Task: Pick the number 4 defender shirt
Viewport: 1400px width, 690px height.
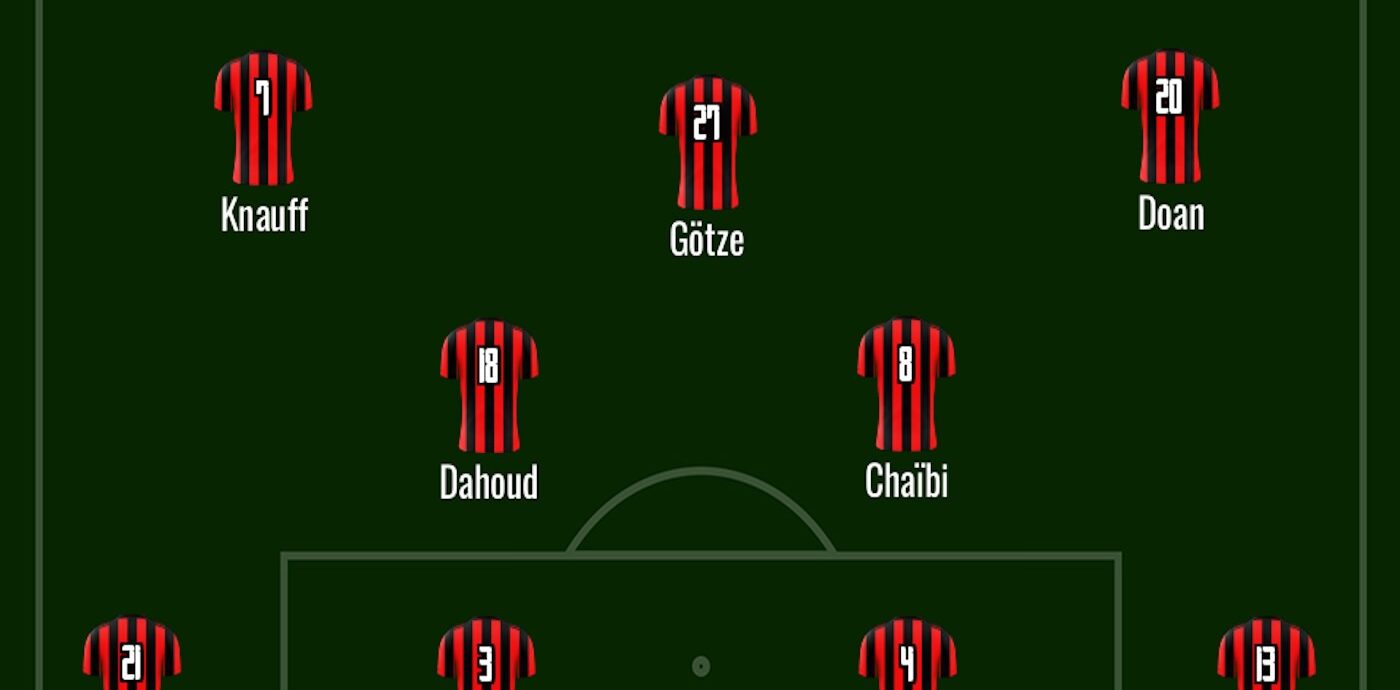Action: 907,656
